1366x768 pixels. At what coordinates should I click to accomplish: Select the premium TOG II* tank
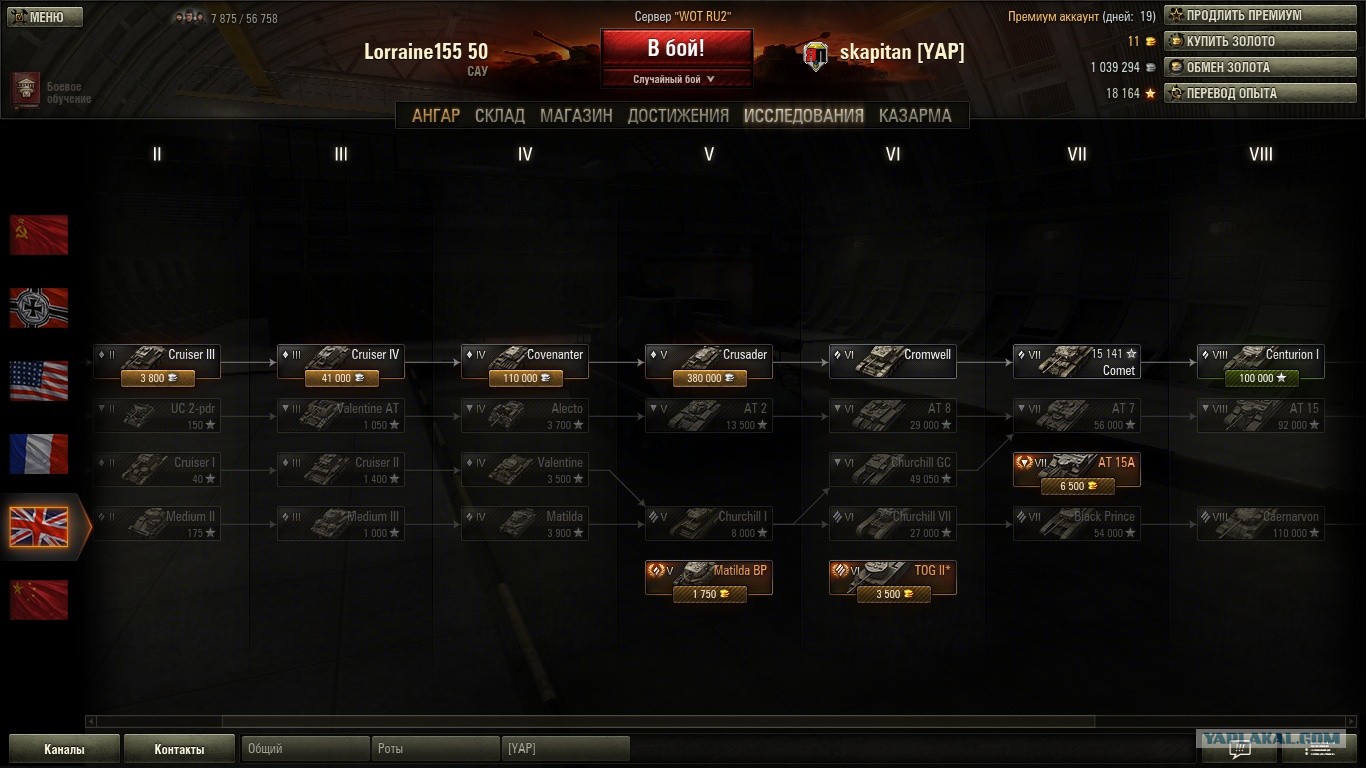click(892, 577)
